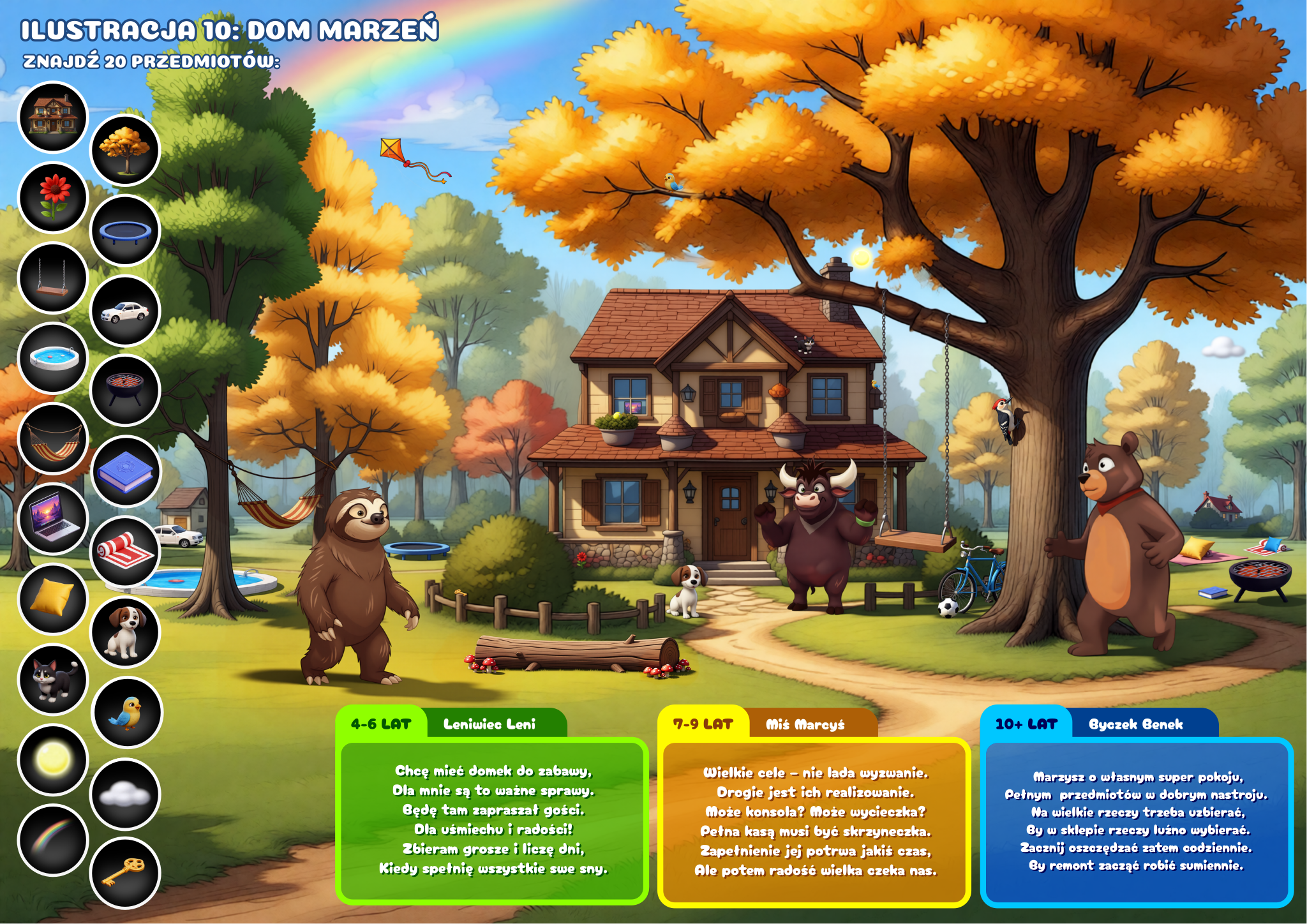Select the blue trampoline item icon
This screenshot has height=924, width=1307.
coord(125,230)
